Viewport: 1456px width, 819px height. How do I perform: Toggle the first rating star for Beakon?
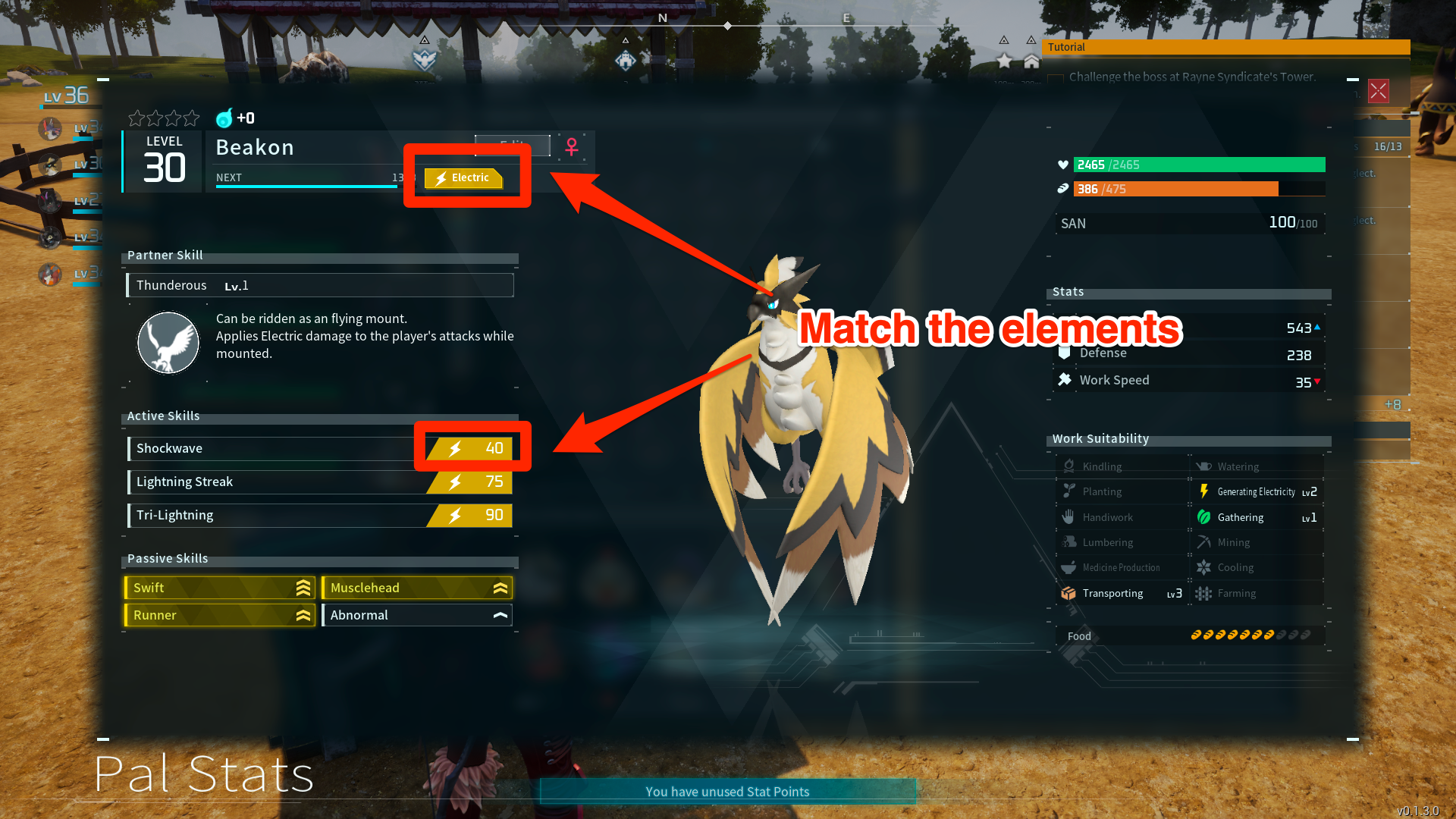click(x=136, y=118)
